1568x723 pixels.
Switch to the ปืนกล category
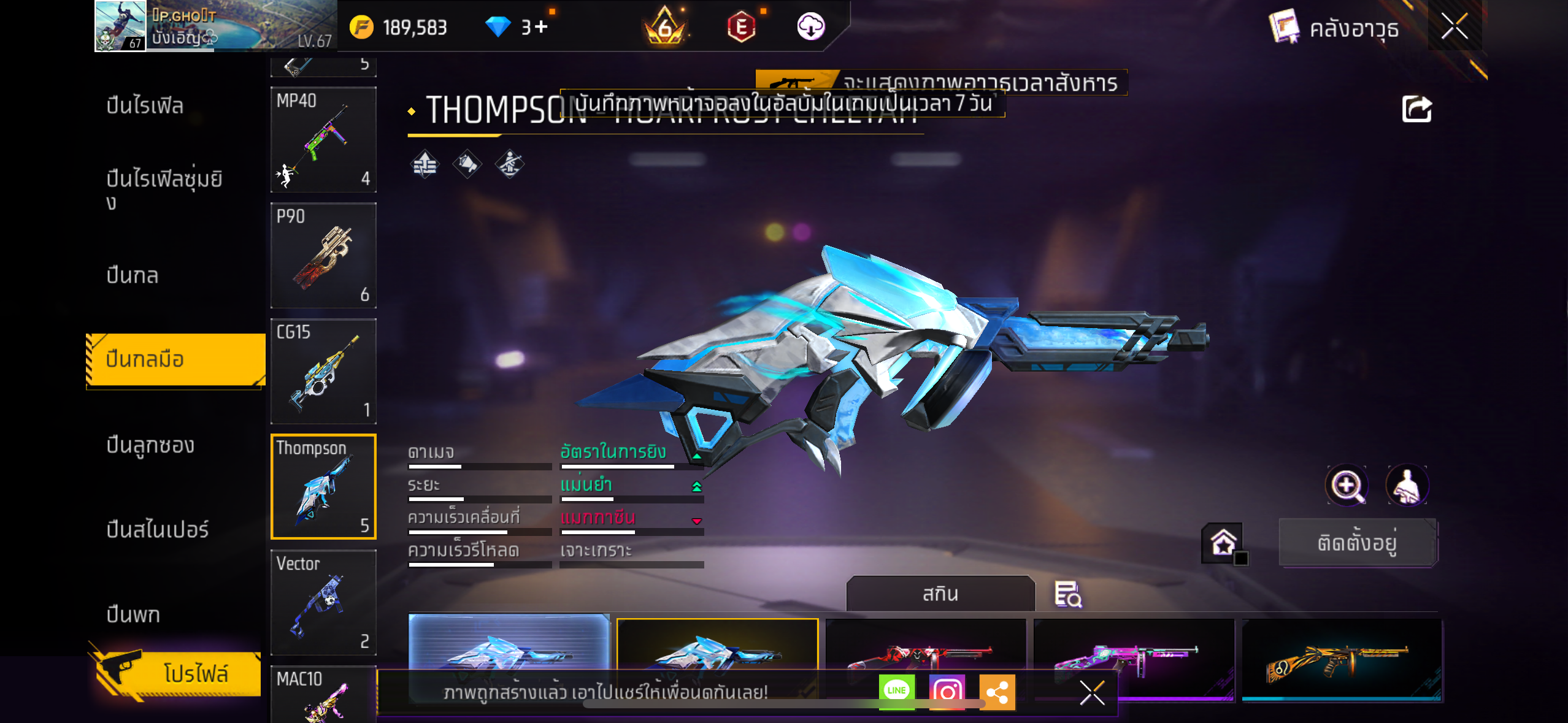point(133,275)
